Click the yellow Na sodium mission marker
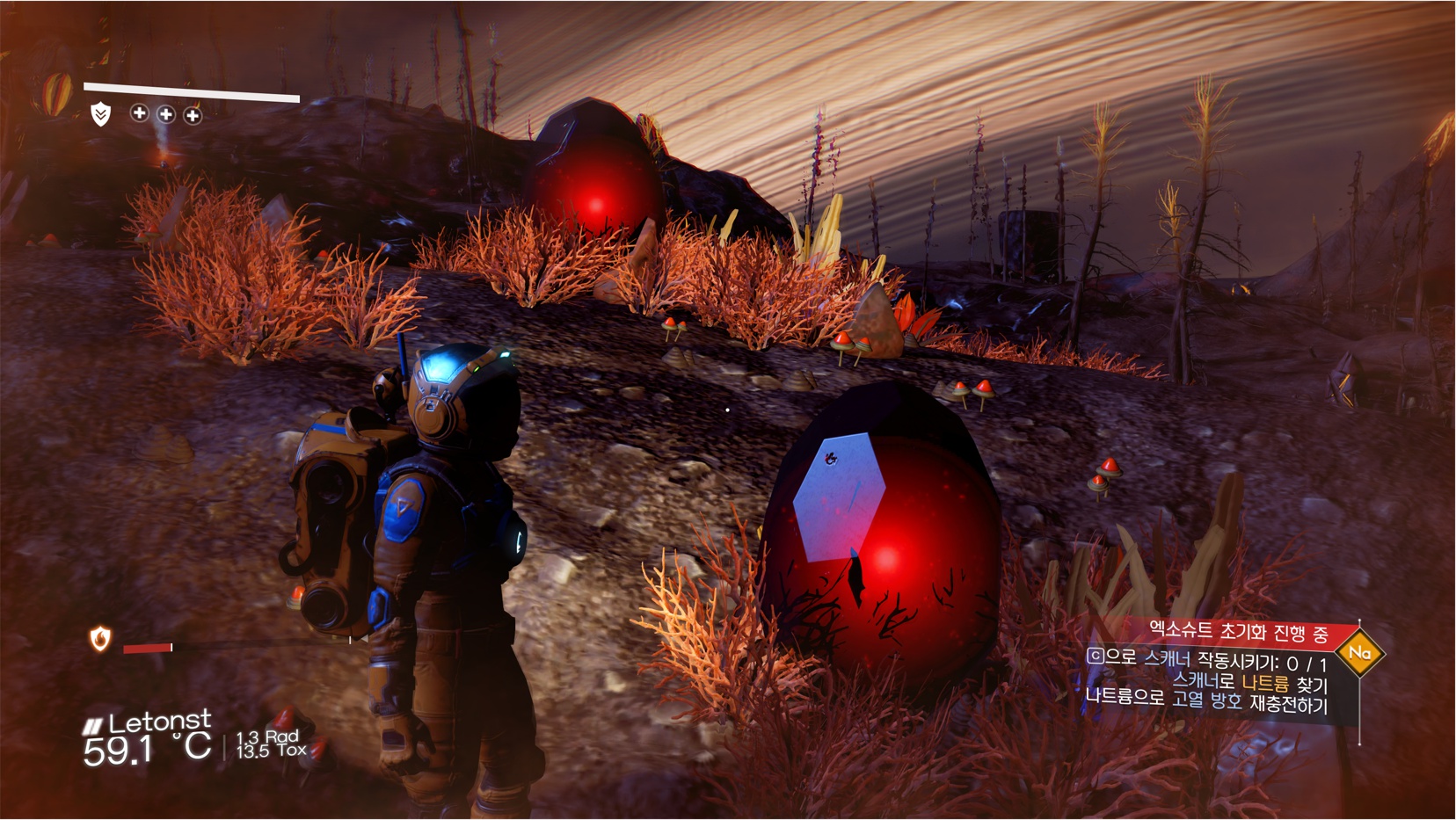This screenshot has height=820, width=1456. click(x=1359, y=653)
